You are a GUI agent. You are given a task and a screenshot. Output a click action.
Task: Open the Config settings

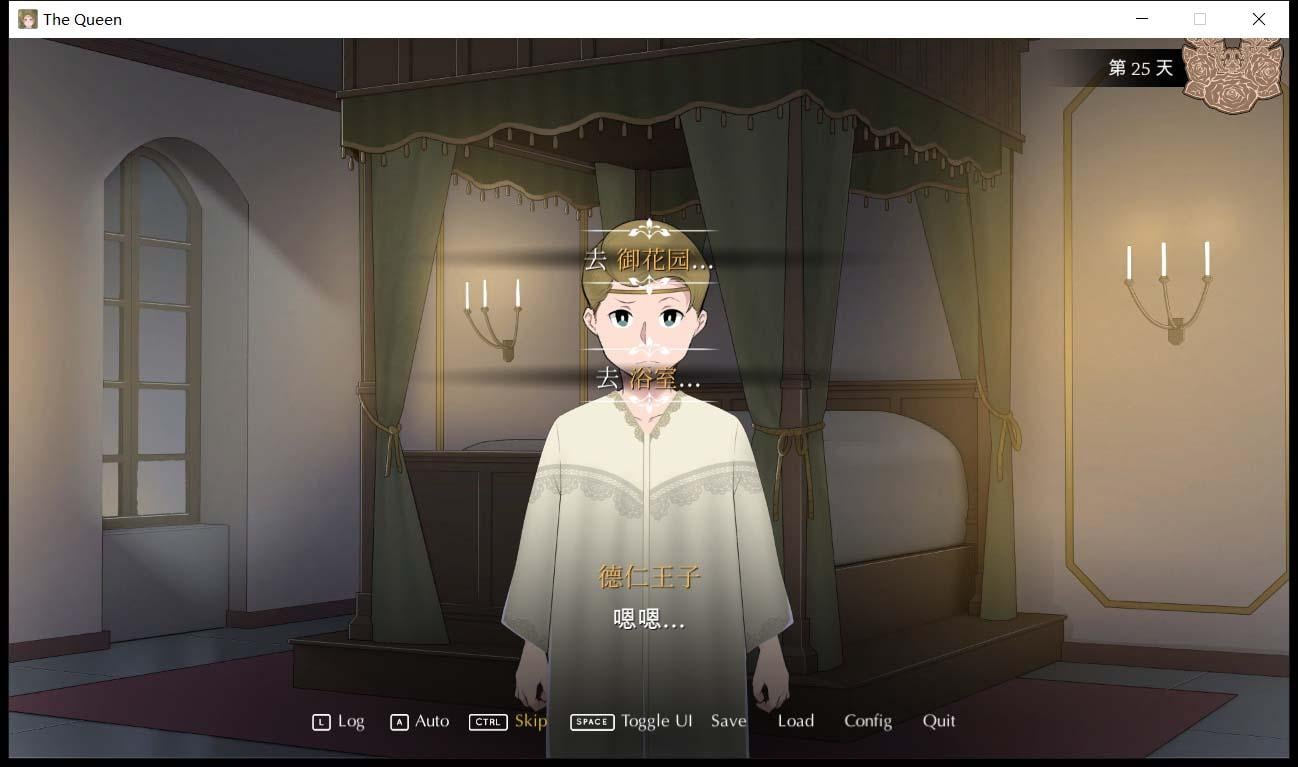tap(868, 721)
